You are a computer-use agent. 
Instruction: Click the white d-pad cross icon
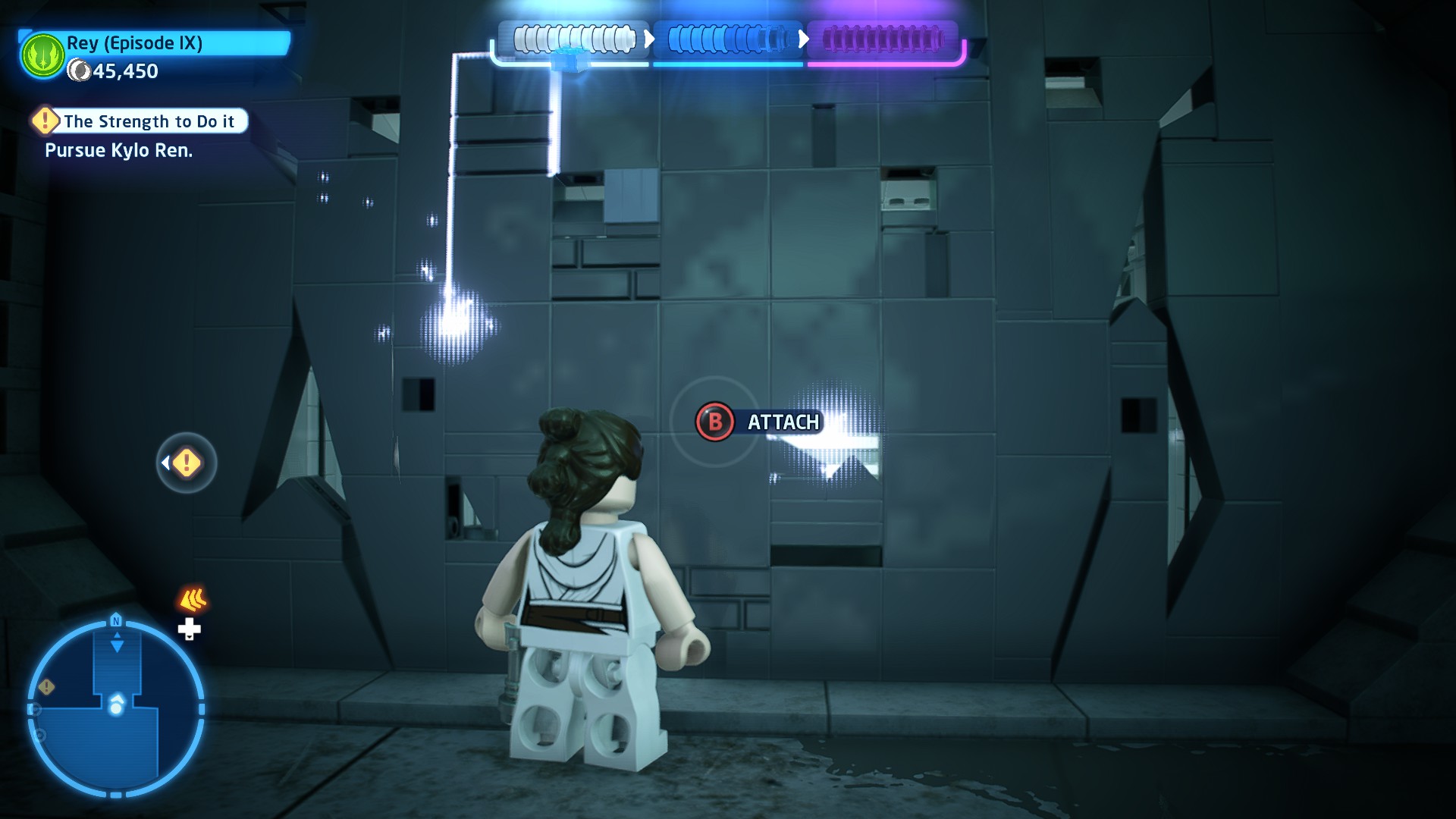coord(189,629)
